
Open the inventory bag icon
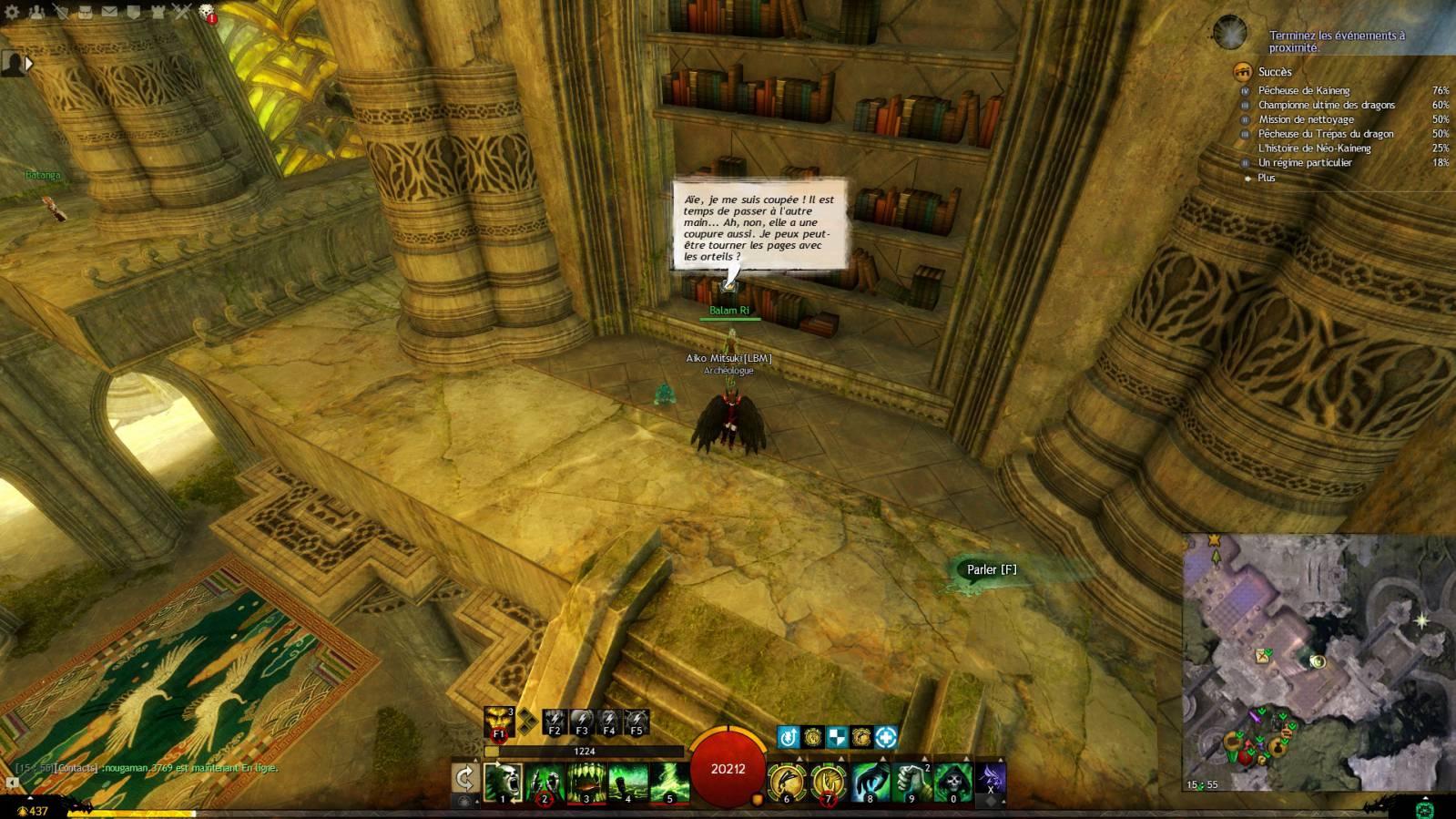(x=86, y=13)
